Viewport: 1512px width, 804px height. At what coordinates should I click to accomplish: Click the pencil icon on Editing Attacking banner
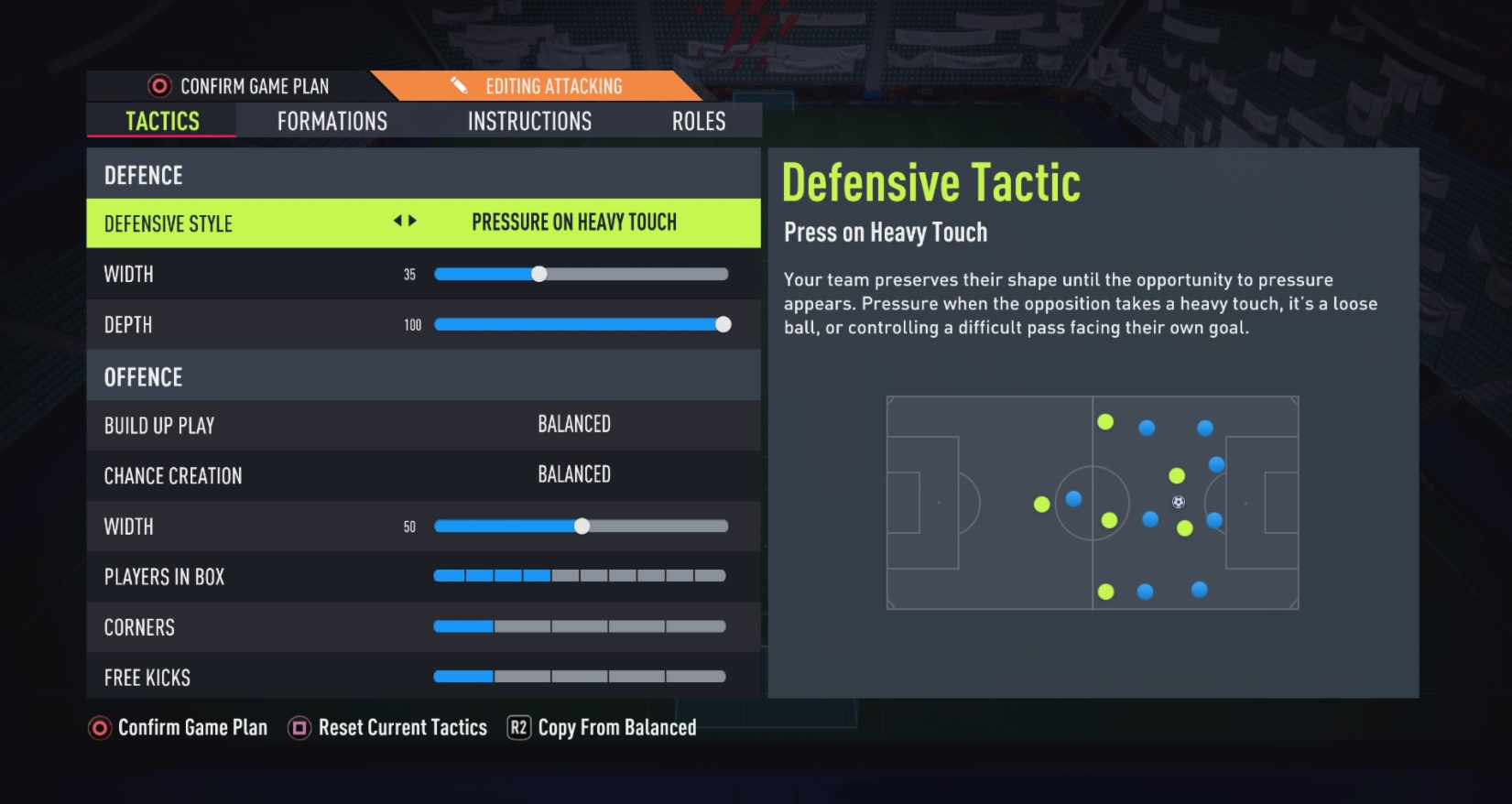(457, 85)
